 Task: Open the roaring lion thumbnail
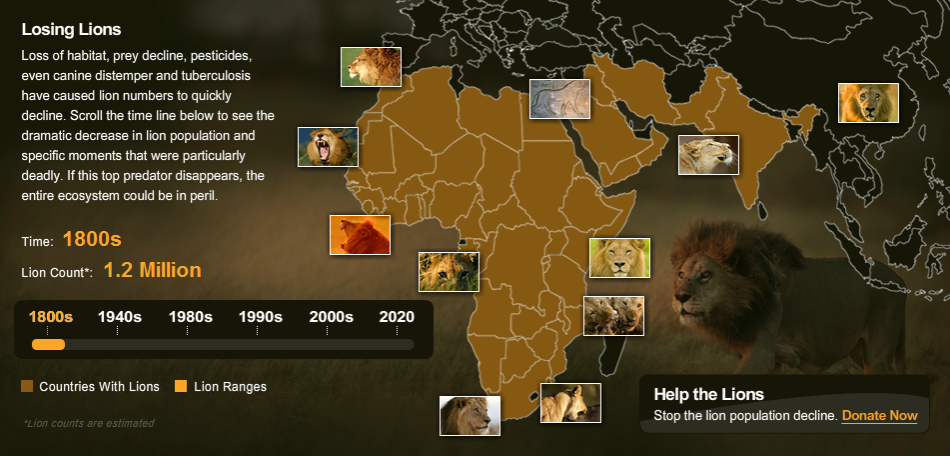(328, 147)
